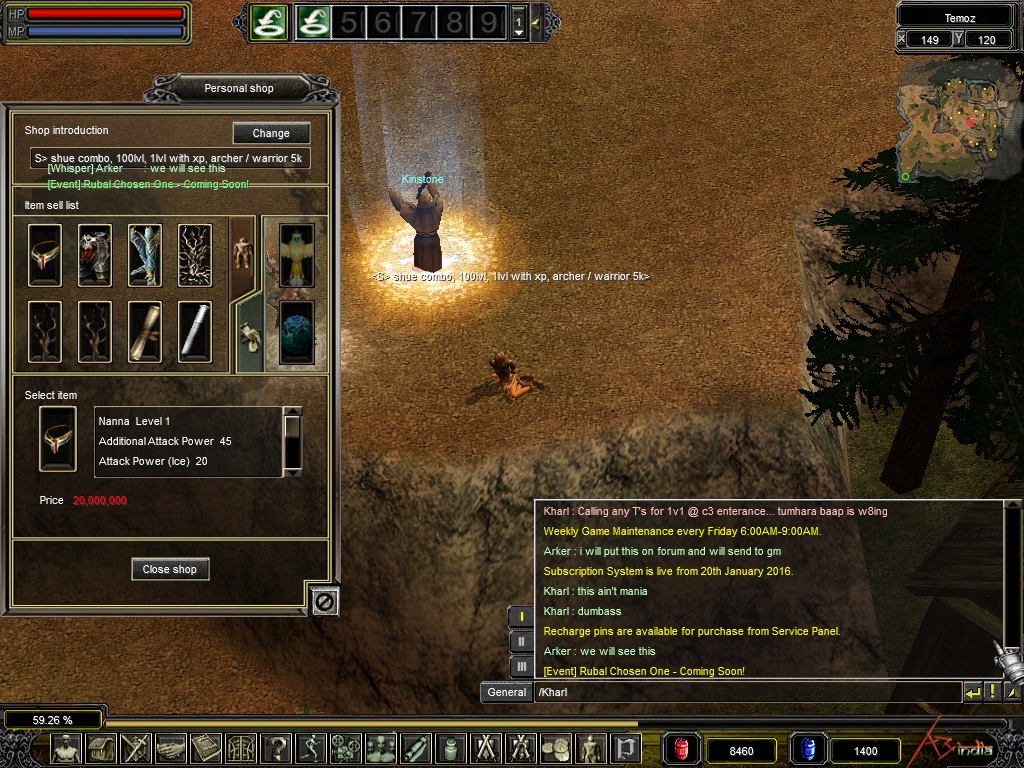Viewport: 1024px width, 768px height.
Task: Use the red HP potion slot
Action: (682, 749)
